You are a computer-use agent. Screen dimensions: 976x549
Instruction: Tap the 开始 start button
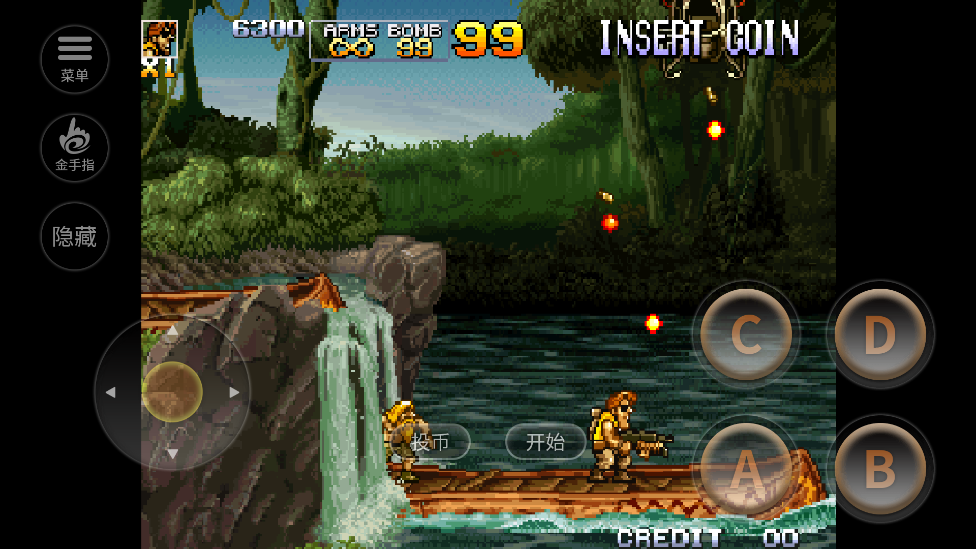(x=545, y=442)
